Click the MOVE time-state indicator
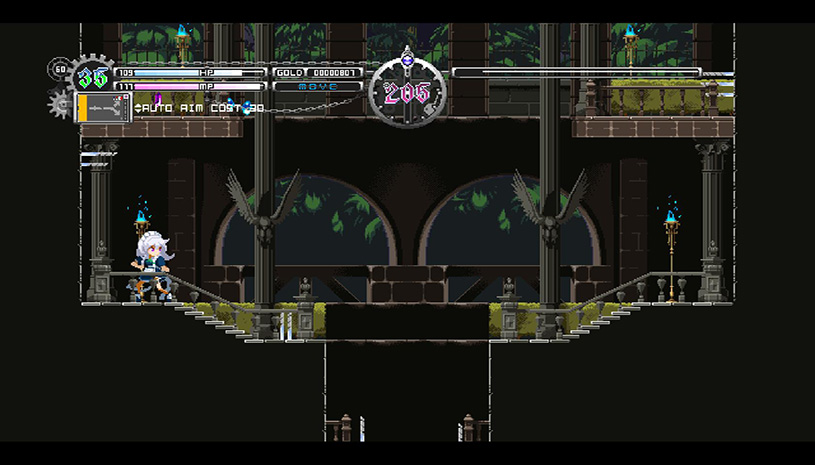 point(317,87)
